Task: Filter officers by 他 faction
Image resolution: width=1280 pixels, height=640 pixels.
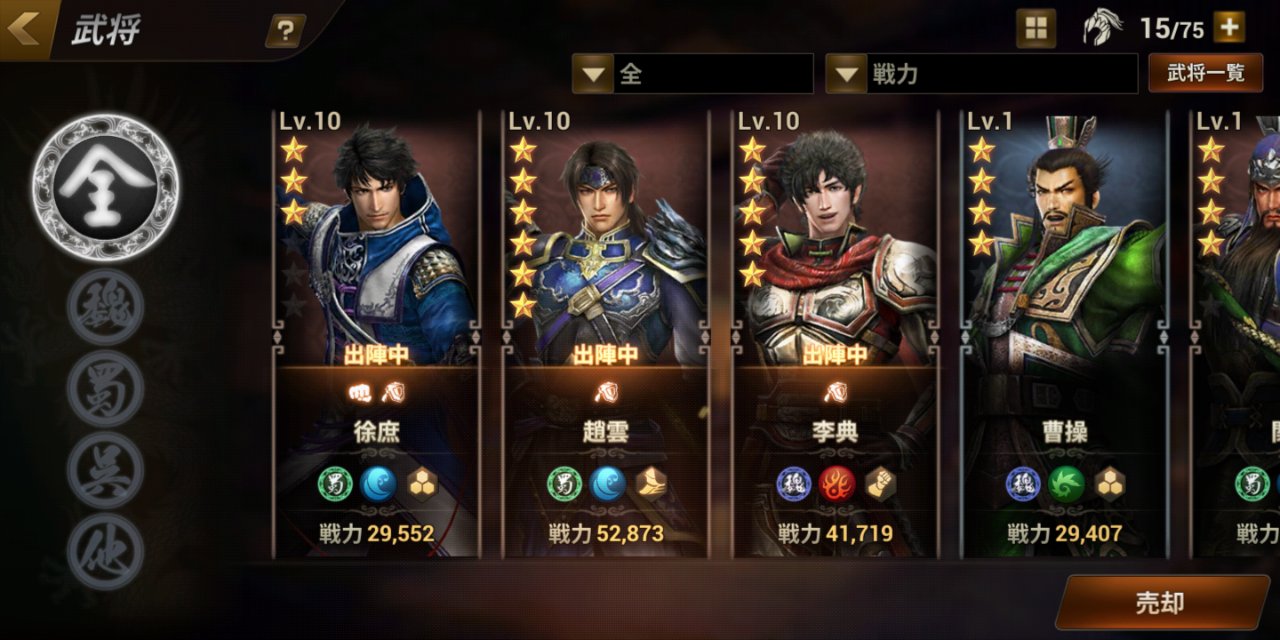Action: point(105,551)
